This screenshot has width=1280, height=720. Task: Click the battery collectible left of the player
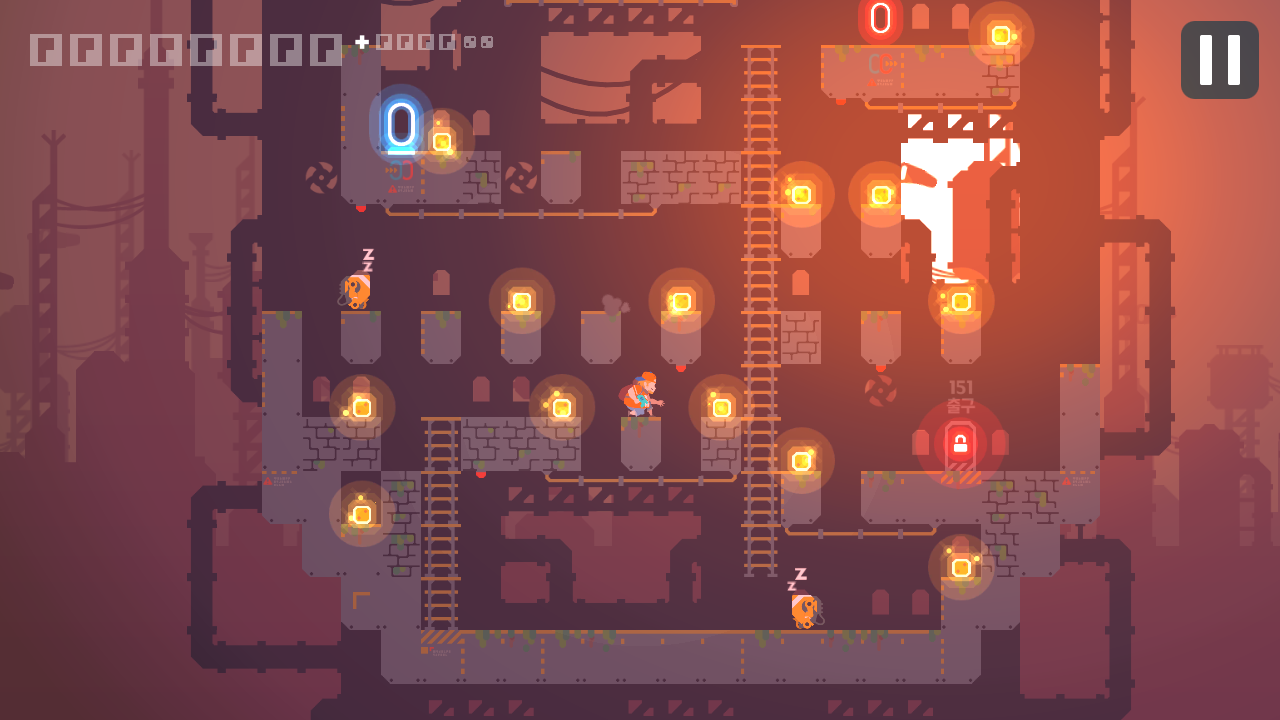click(x=562, y=406)
